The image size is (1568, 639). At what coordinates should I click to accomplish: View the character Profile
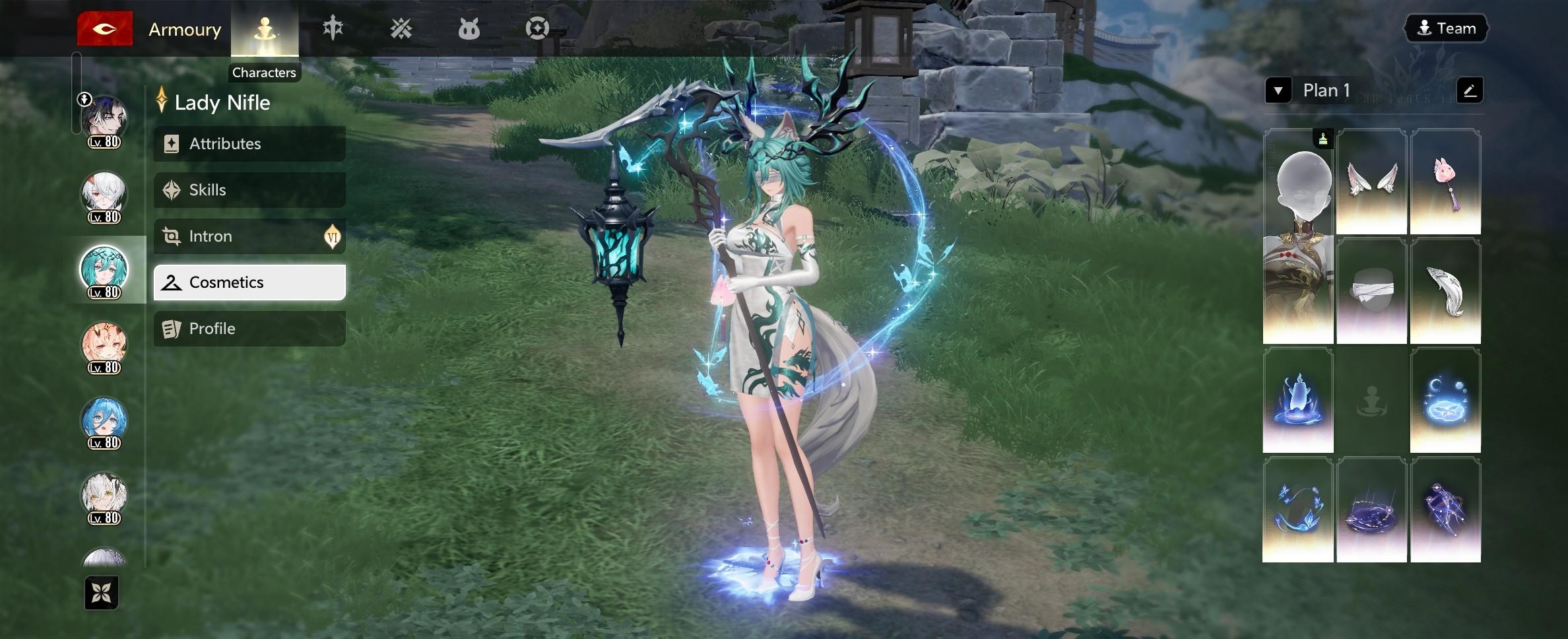[249, 329]
